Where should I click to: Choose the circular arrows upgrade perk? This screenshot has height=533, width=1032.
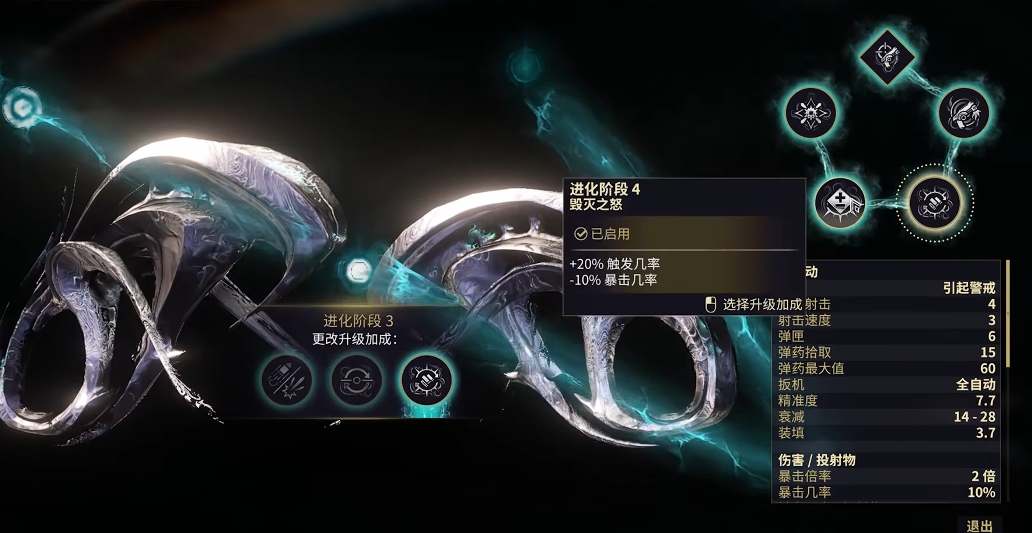[357, 380]
